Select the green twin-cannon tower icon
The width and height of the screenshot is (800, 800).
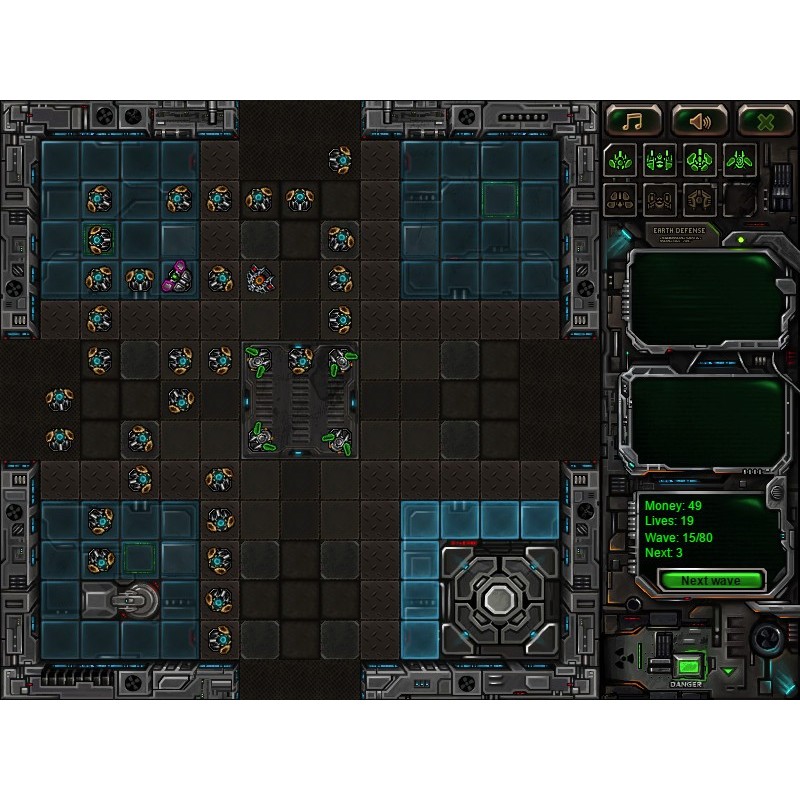(659, 159)
